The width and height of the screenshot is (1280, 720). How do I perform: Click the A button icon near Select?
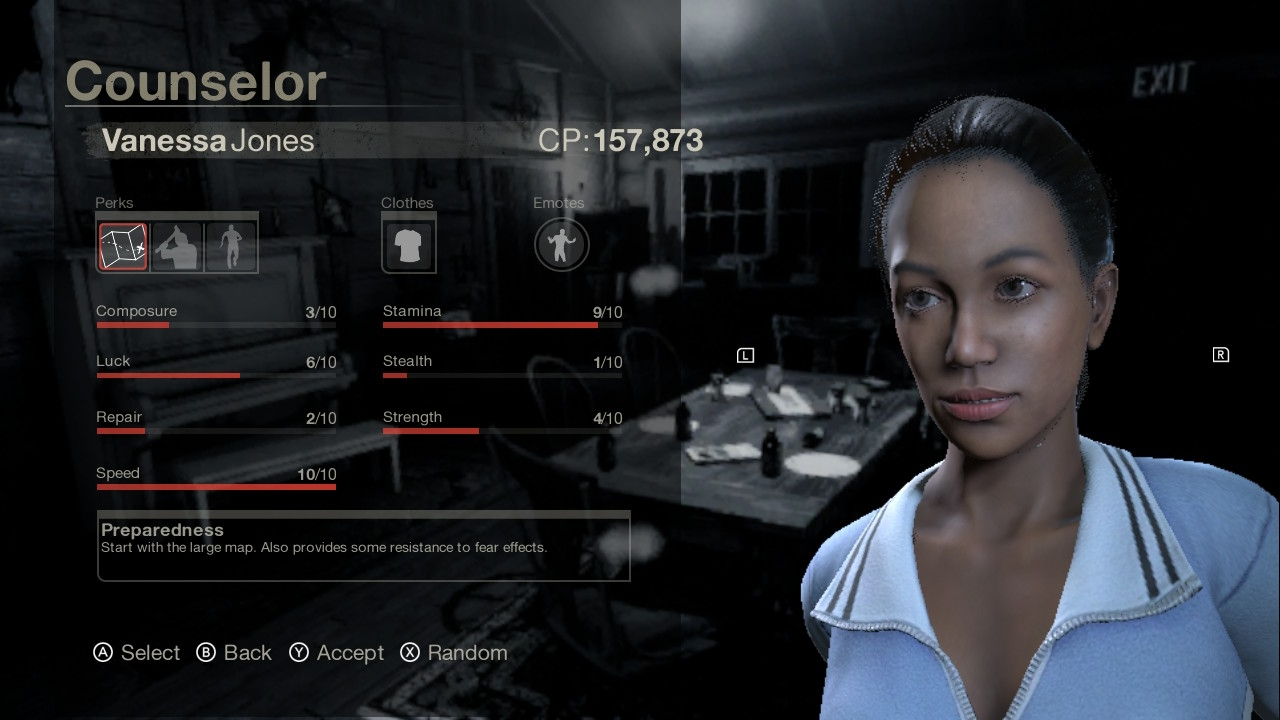coord(101,653)
